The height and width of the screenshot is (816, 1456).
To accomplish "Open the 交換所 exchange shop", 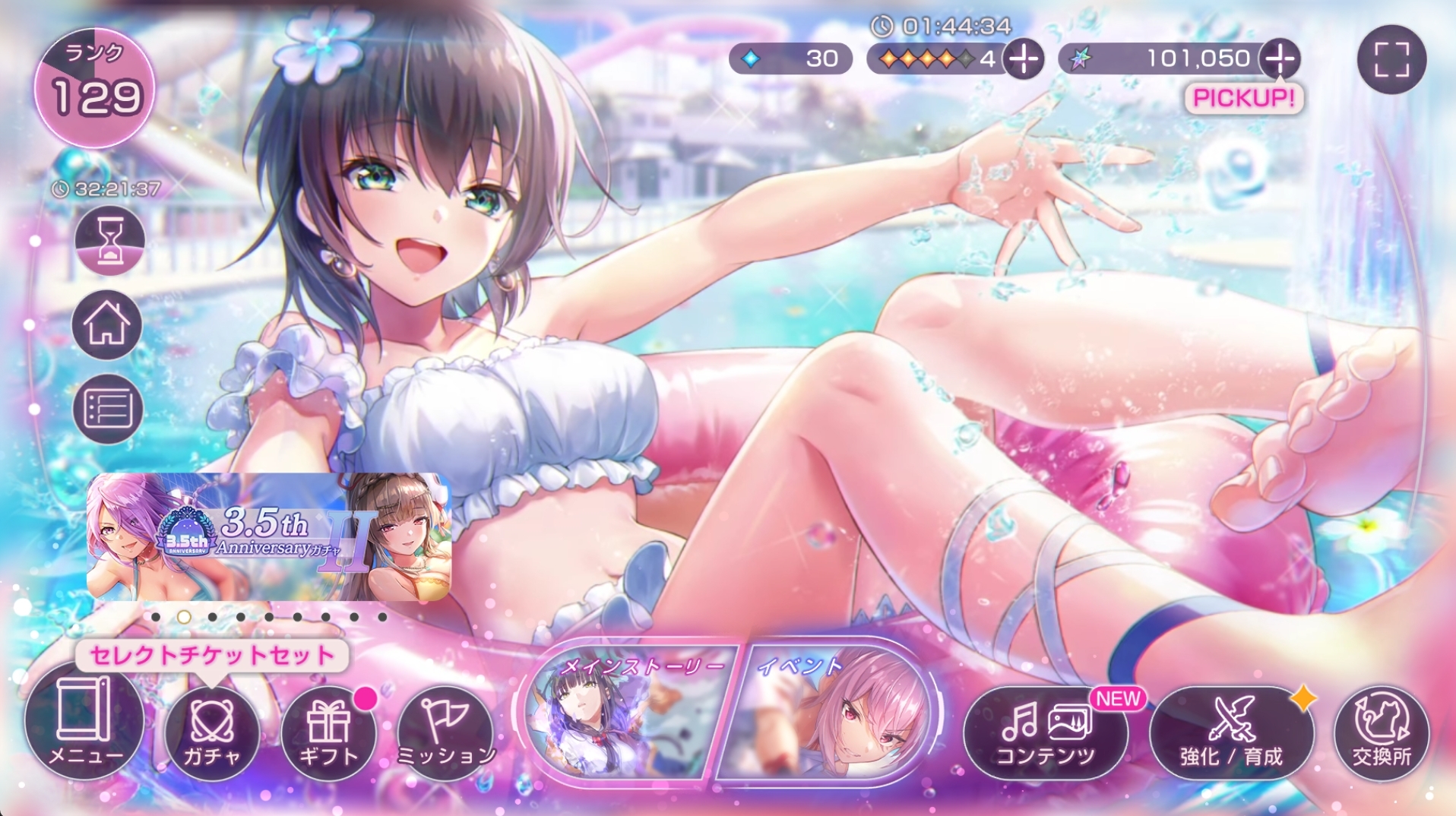I will click(1381, 732).
